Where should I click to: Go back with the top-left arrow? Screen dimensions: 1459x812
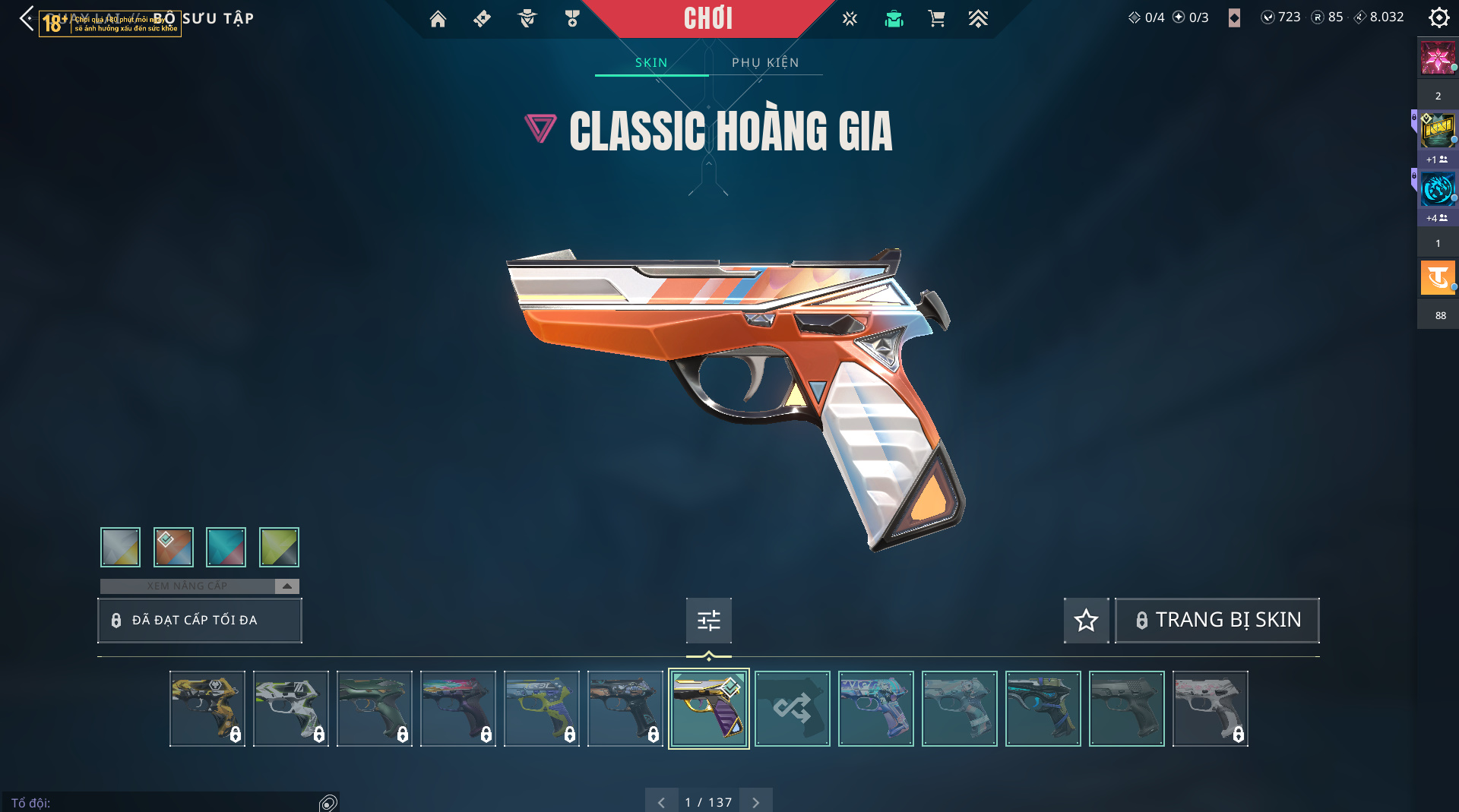point(27,18)
